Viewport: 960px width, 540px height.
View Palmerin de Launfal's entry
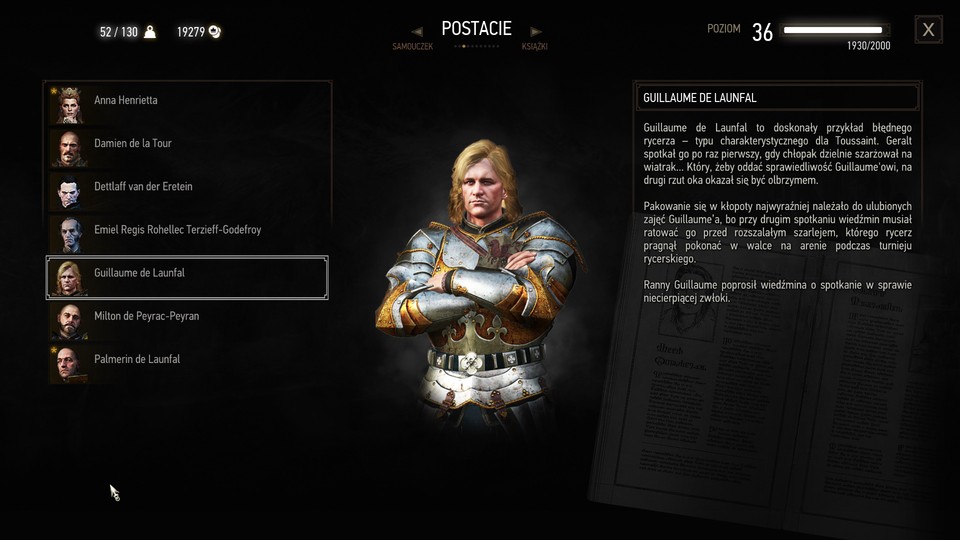pos(187,359)
